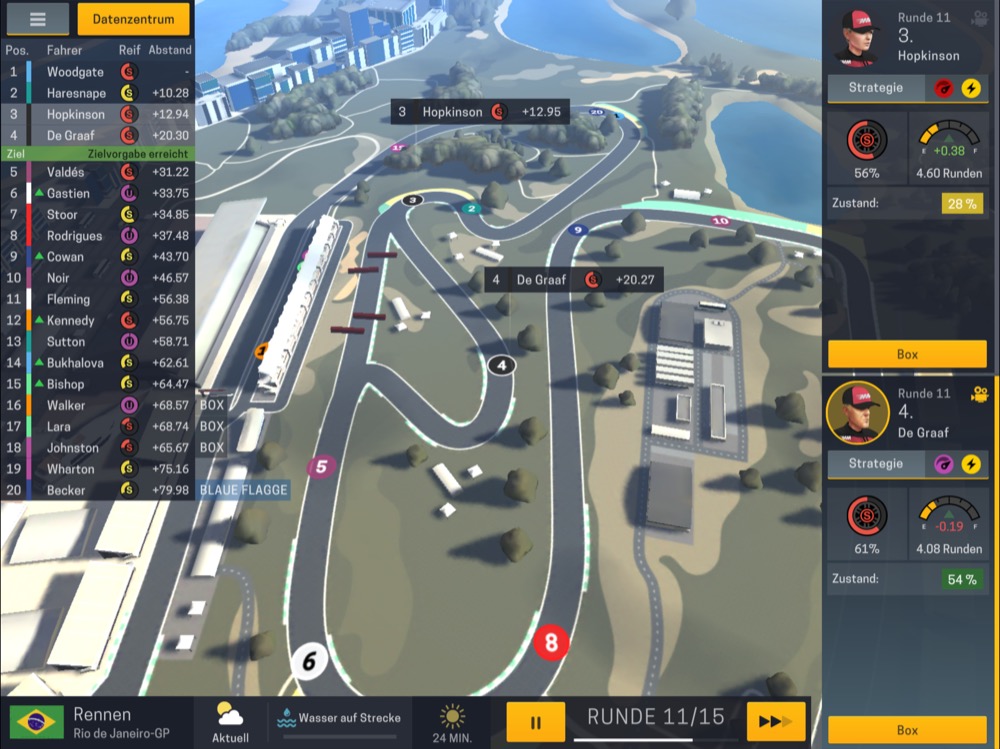The width and height of the screenshot is (1000, 749).
Task: Fast-forward the race speed
Action: [776, 721]
